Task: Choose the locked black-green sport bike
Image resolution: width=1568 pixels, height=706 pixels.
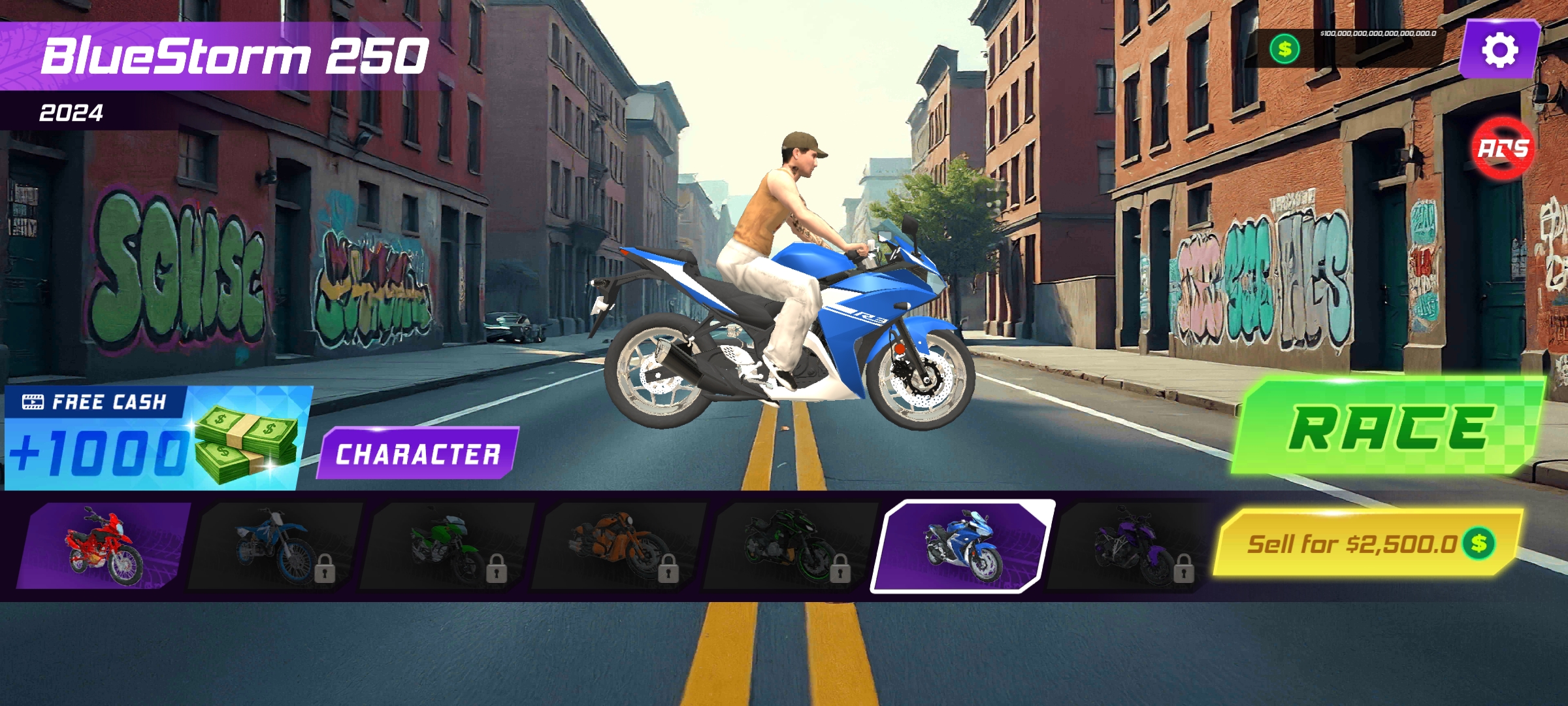Action: click(x=791, y=546)
